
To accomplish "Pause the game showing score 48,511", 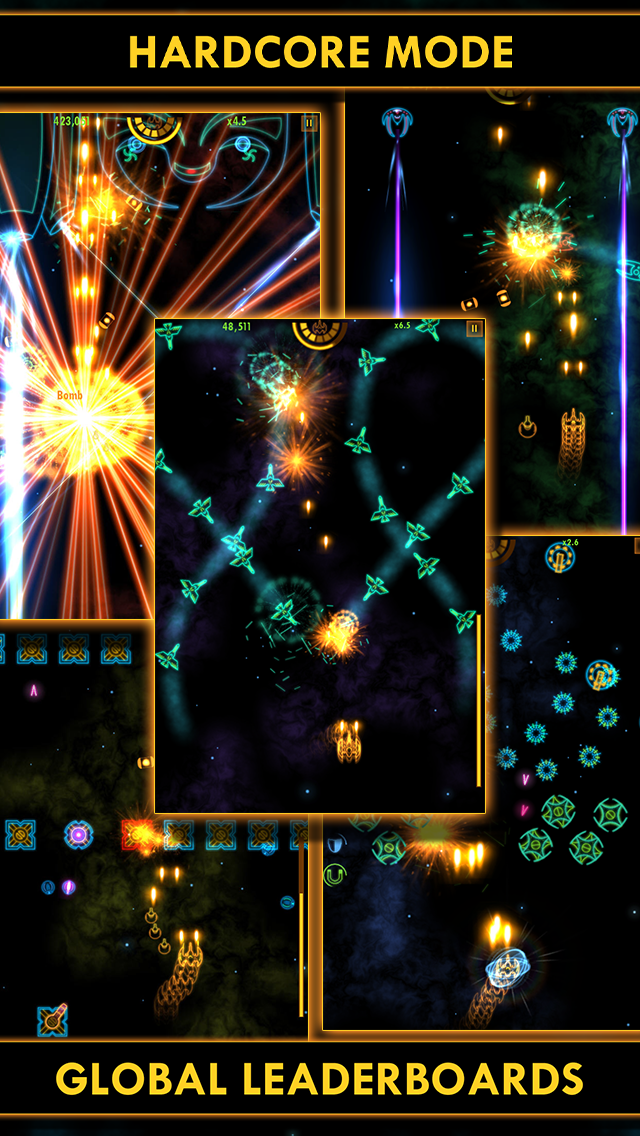I will pyautogui.click(x=474, y=329).
